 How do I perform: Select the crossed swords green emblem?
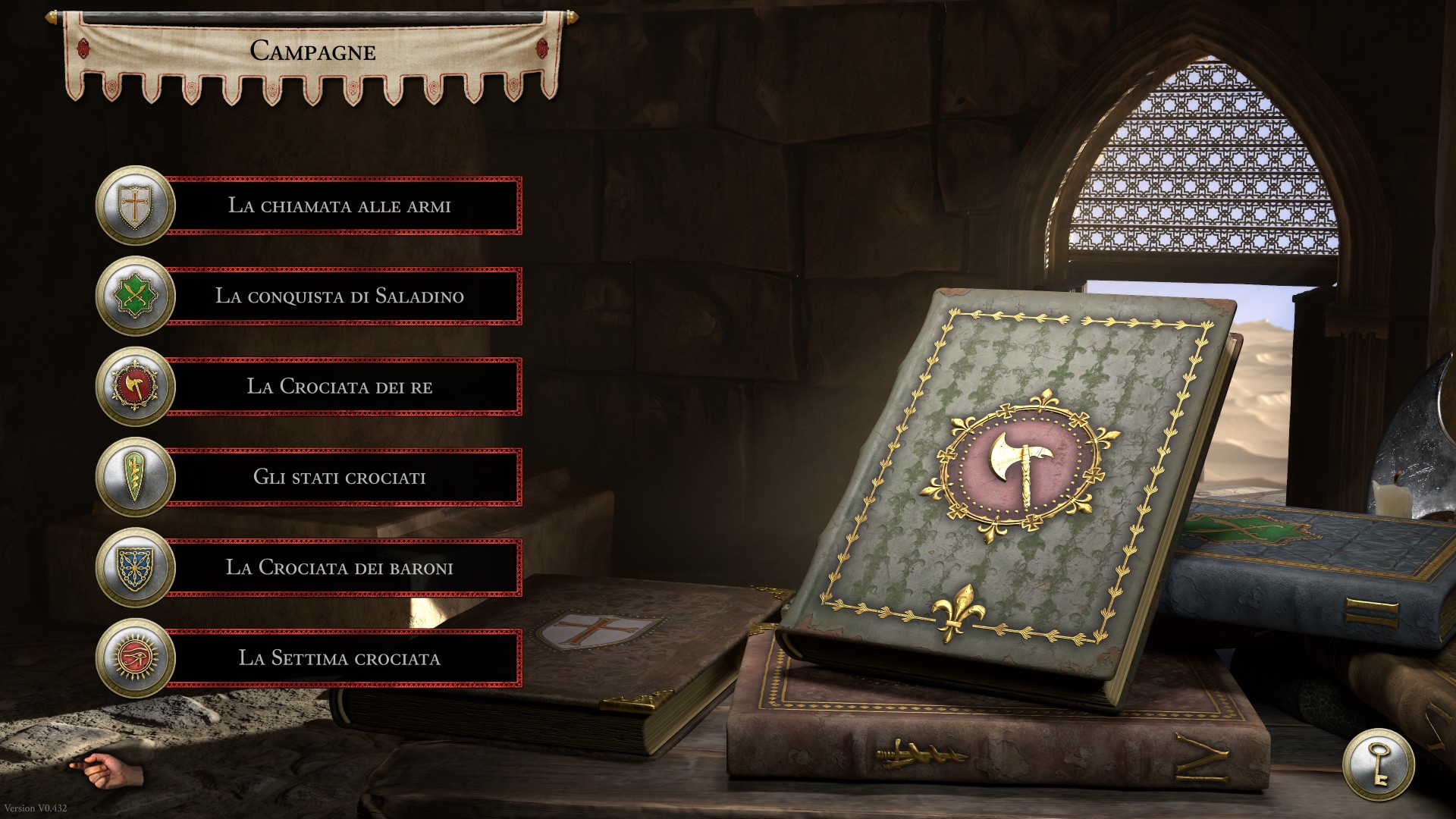(135, 296)
